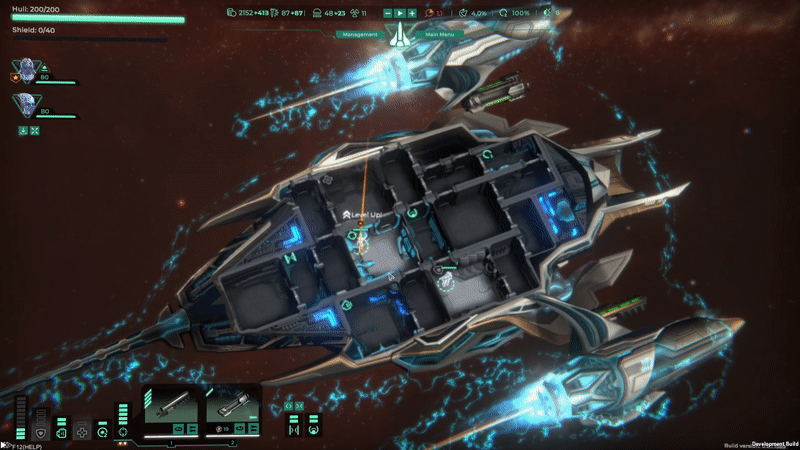Slow down game speed with minus button

point(388,13)
